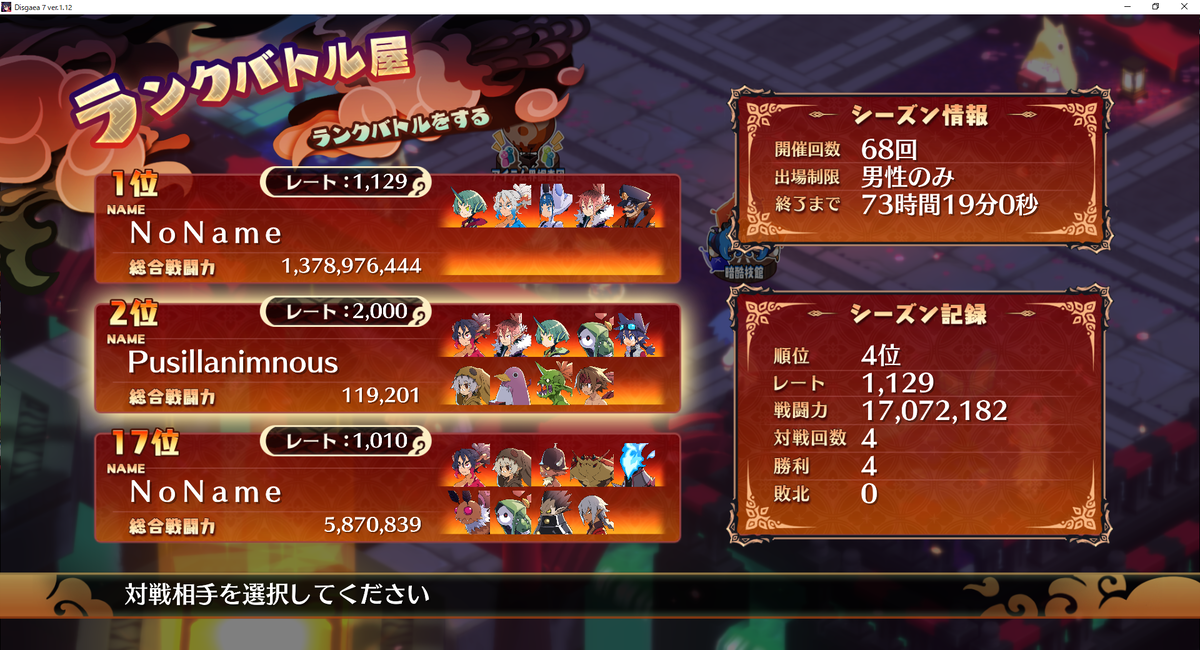Close the Disgaea 7 window

point(1185,6)
